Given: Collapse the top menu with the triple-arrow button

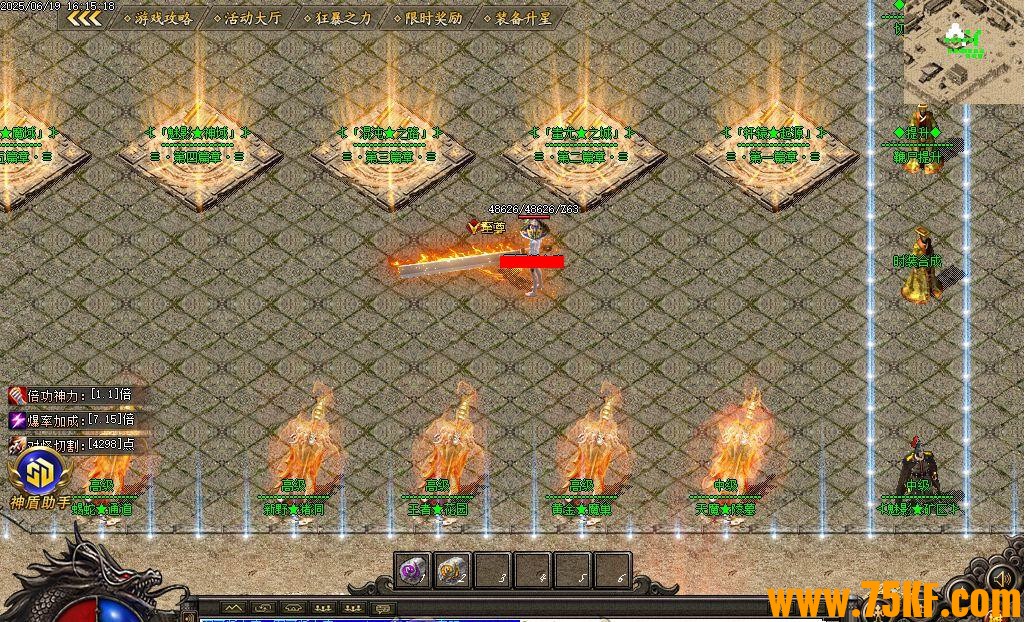Looking at the screenshot, I should [84, 18].
